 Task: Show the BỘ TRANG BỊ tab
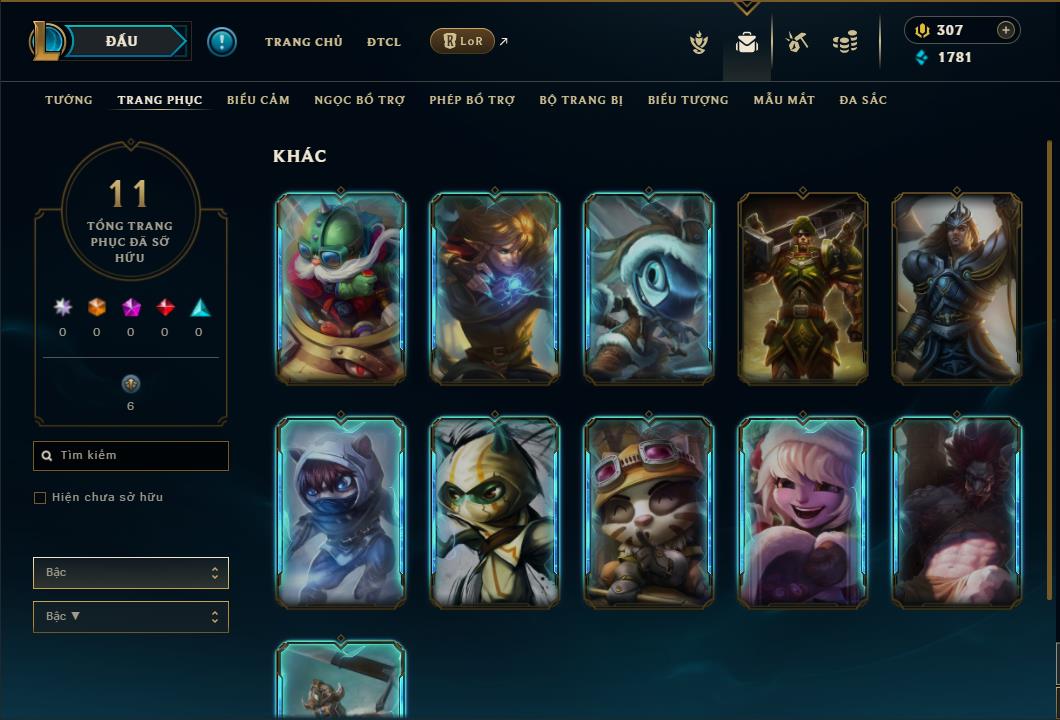click(581, 100)
